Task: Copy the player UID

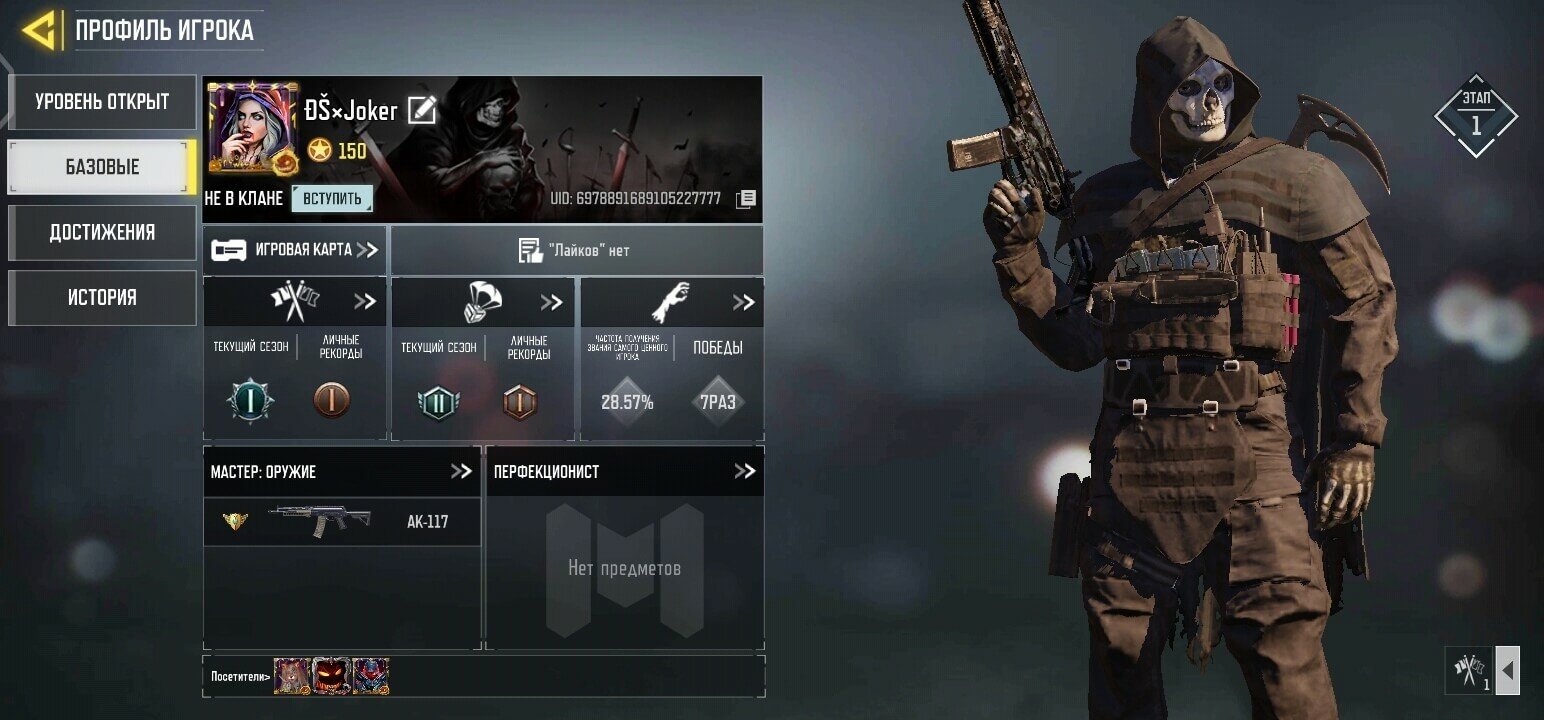Action: 745,199
